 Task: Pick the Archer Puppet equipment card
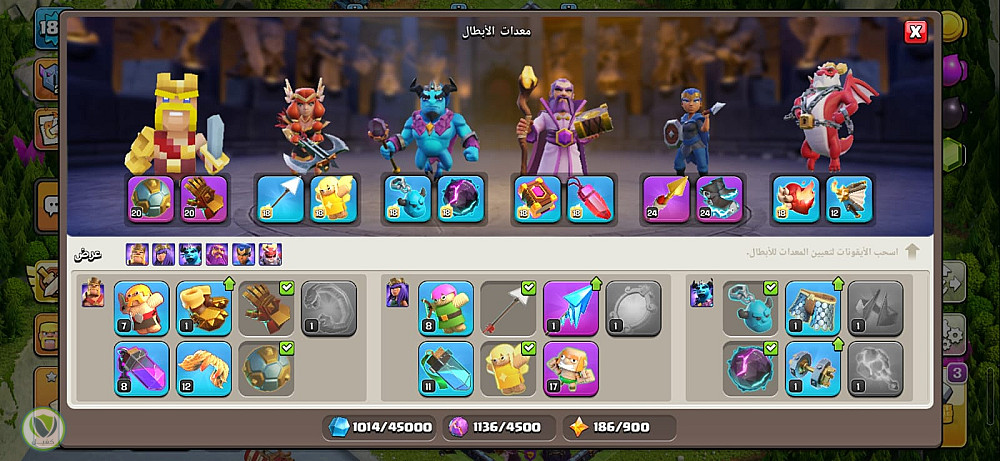[x=446, y=308]
